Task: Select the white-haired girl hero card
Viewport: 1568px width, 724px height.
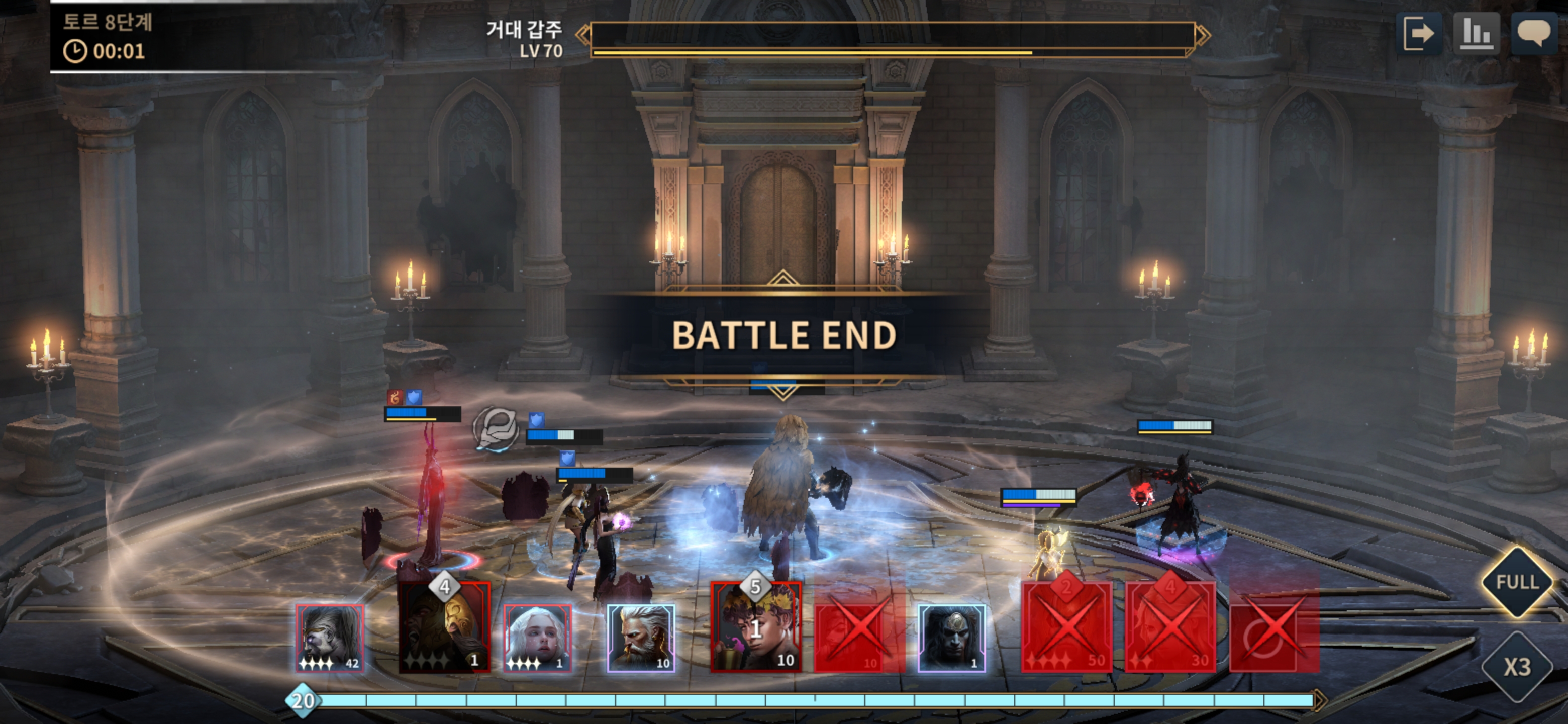Action: tap(537, 638)
